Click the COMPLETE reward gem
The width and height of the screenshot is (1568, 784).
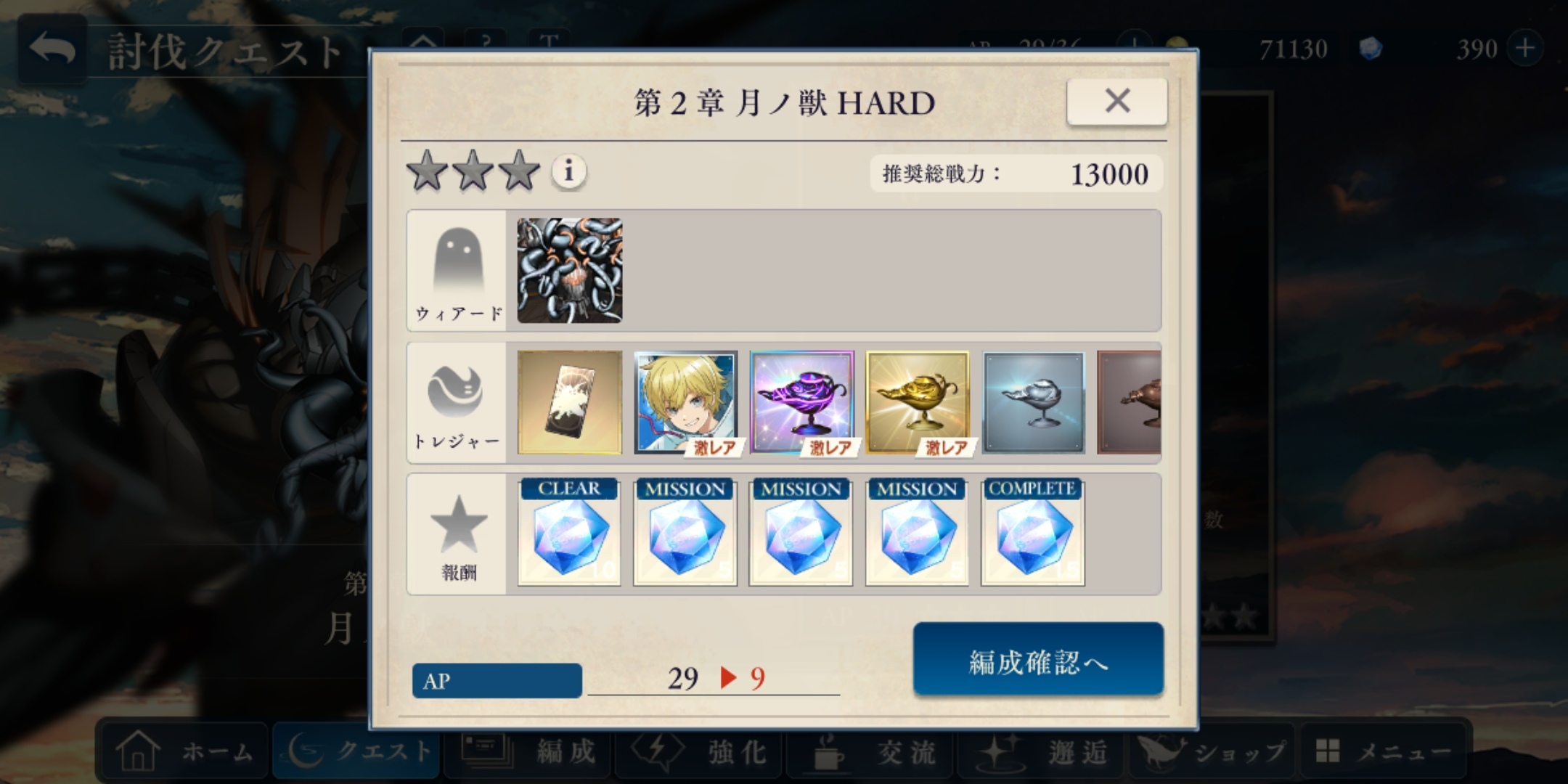tap(1032, 531)
